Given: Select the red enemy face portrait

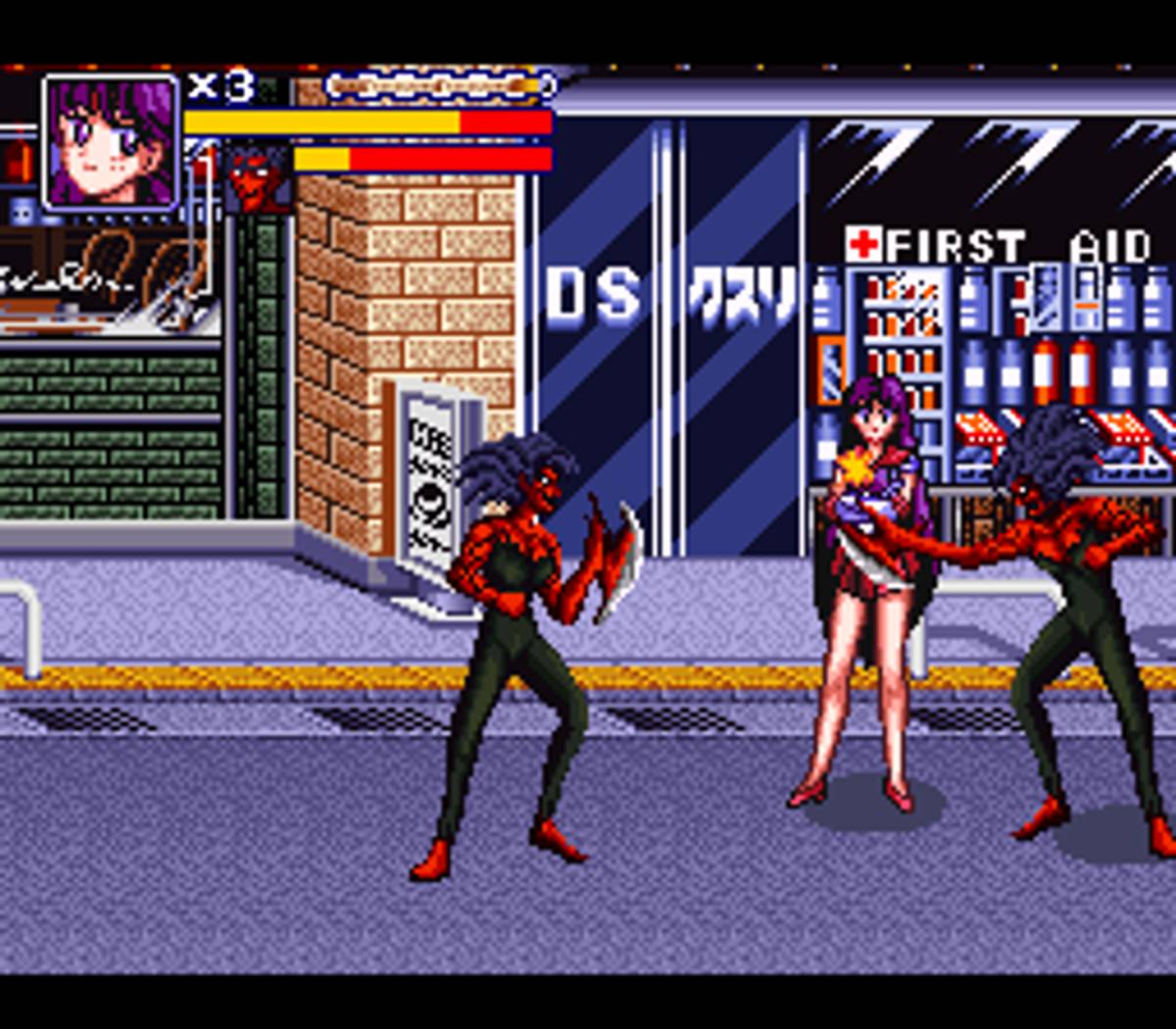Looking at the screenshot, I should (x=257, y=177).
